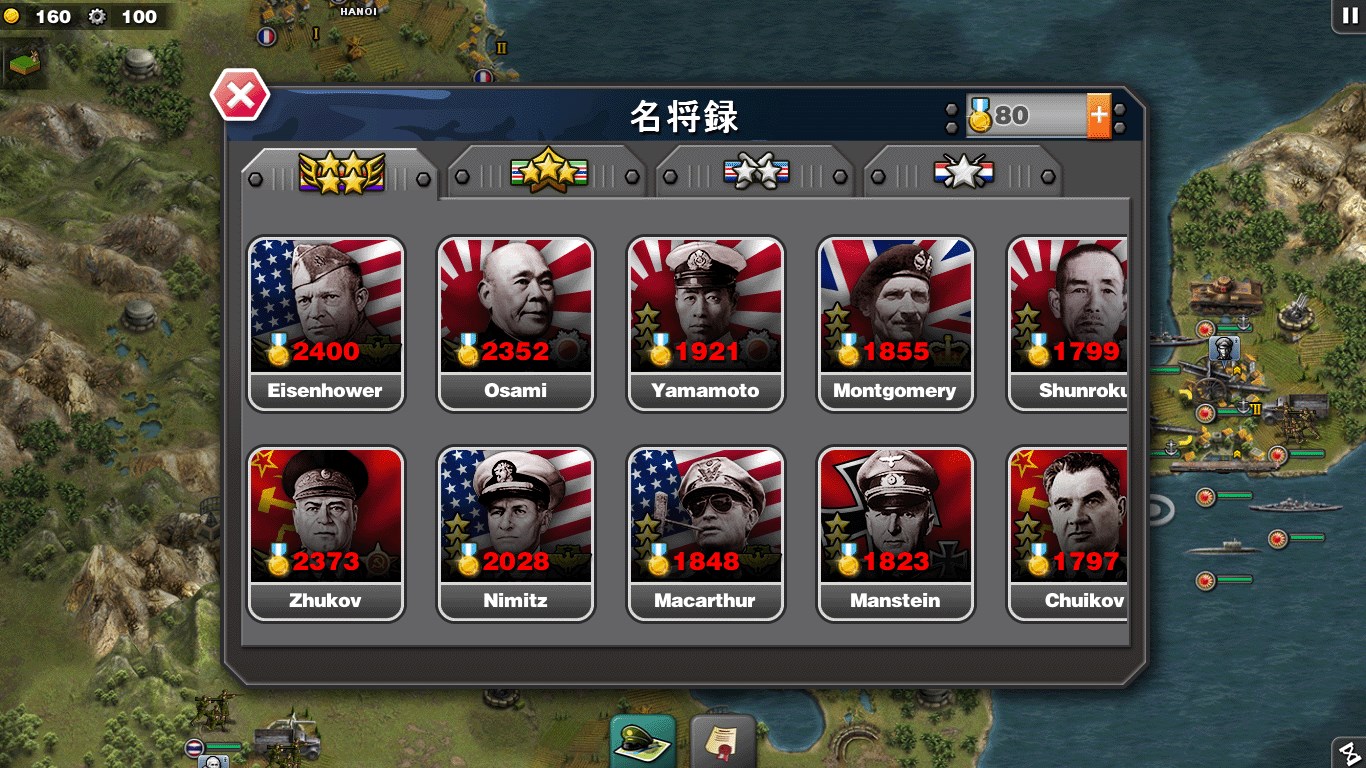Select Zhukov's general card
The width and height of the screenshot is (1366, 768).
tap(325, 532)
